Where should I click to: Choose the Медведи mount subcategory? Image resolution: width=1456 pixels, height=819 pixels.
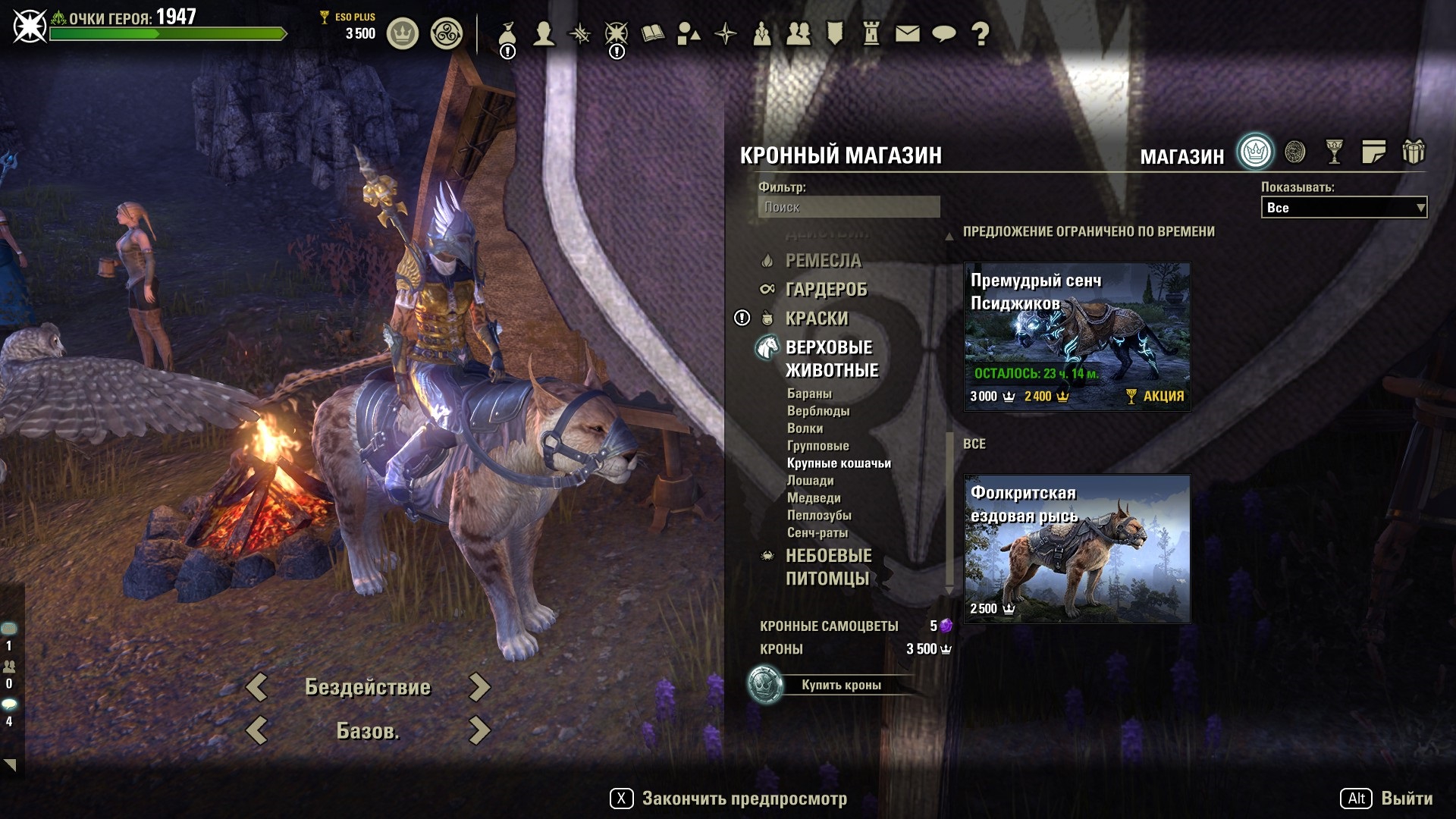(x=814, y=498)
